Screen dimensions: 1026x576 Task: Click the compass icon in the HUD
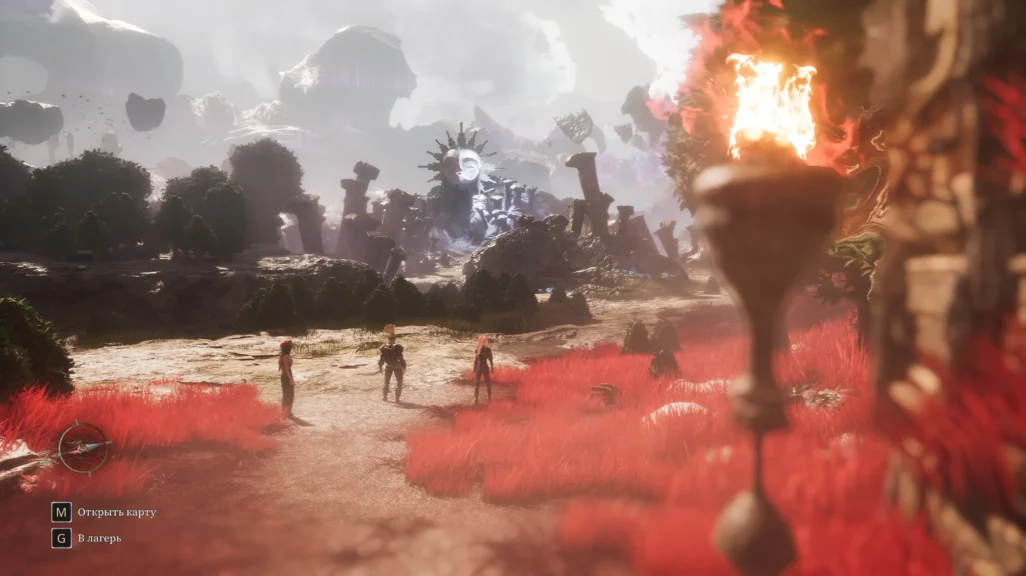[x=82, y=448]
